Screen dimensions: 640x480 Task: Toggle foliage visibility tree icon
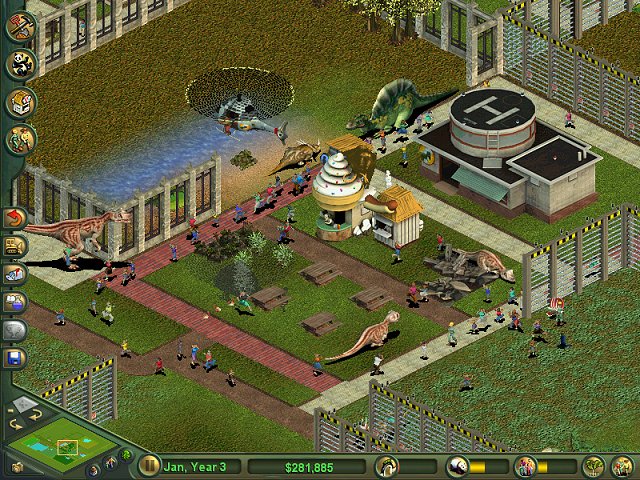[126, 457]
